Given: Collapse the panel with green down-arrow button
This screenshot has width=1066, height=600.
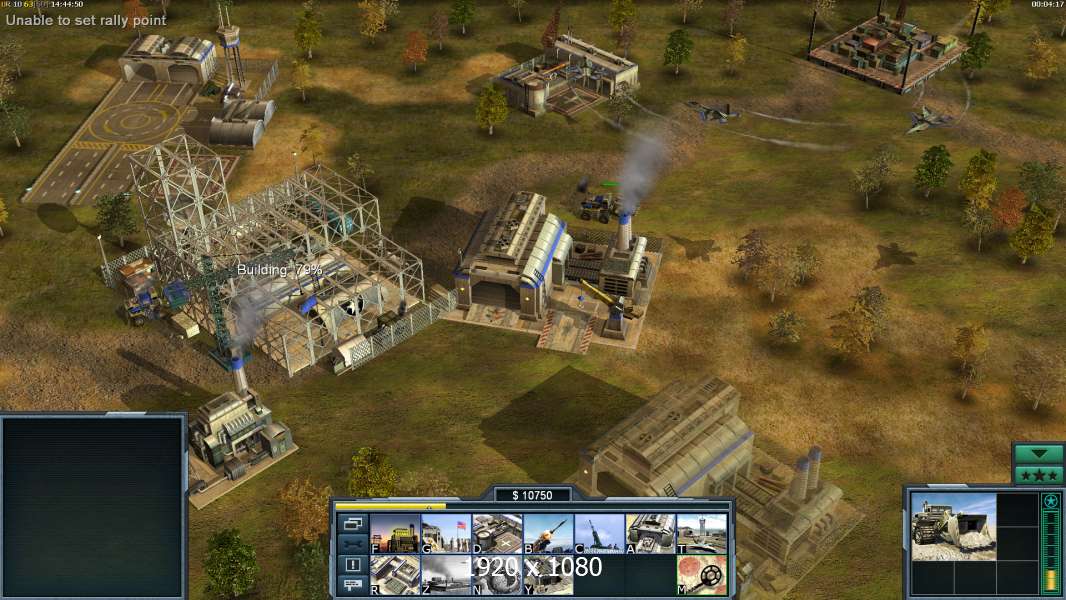Looking at the screenshot, I should coord(1038,454).
